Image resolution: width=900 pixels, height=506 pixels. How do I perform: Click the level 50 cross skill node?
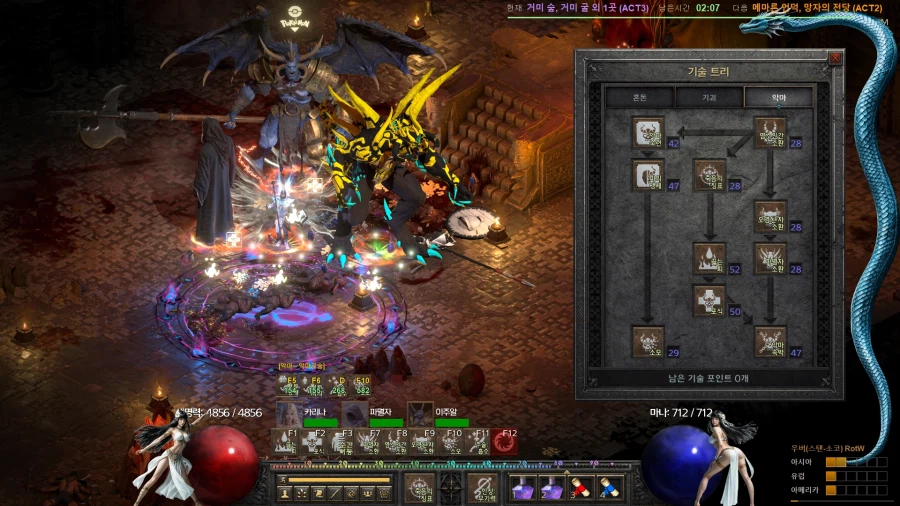(709, 300)
